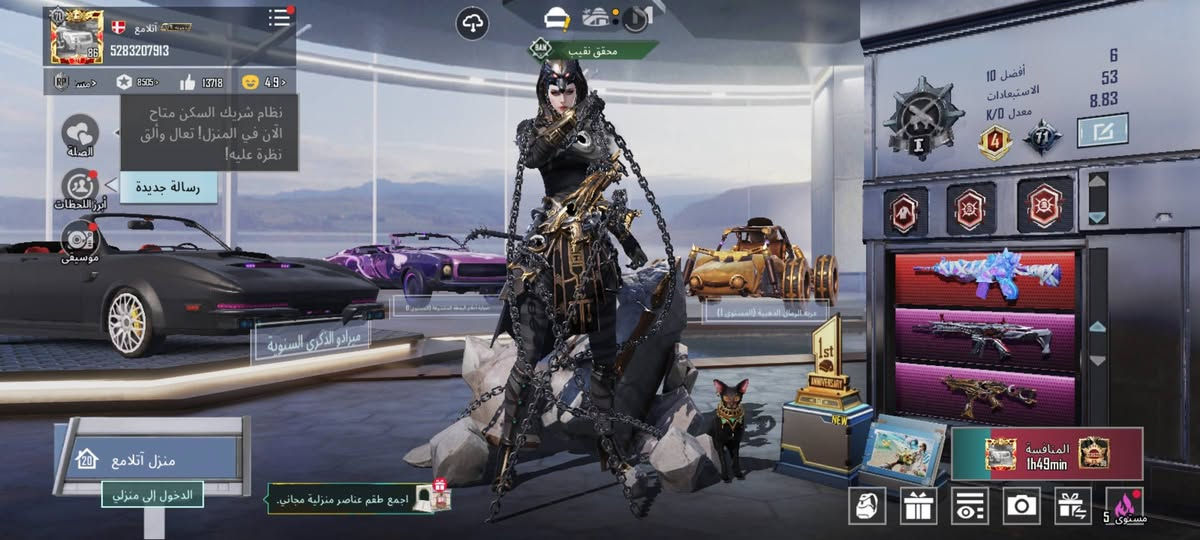Screen dimensions: 1200x540
Task: Open the المنافسة competition banner
Action: 1047,454
